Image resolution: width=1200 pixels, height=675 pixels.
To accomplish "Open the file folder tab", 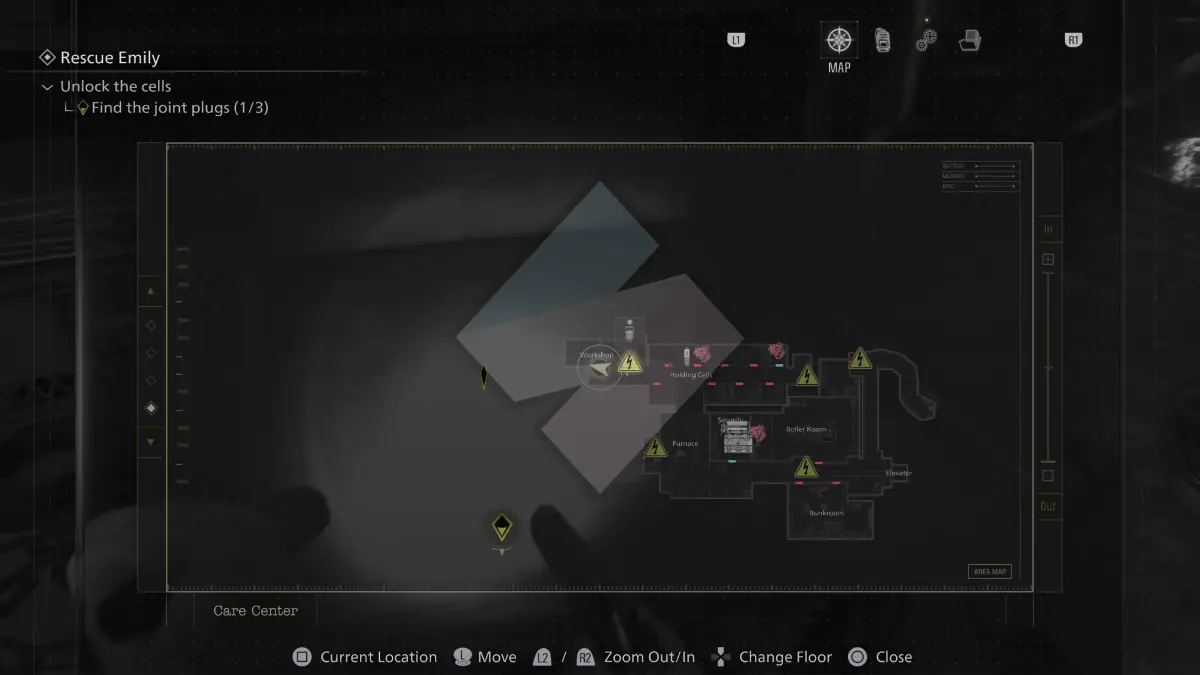I will [969, 41].
